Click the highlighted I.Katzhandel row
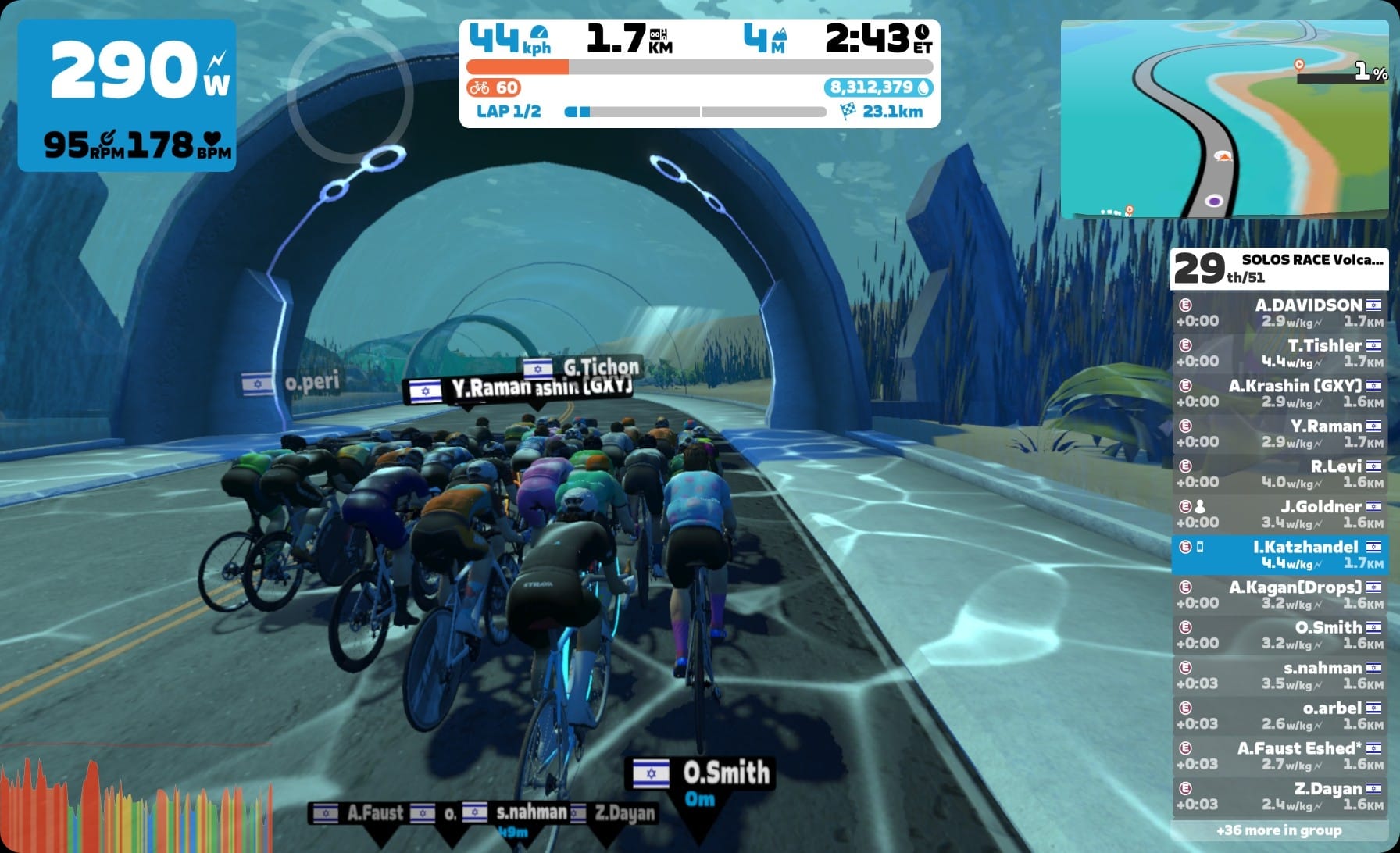The height and width of the screenshot is (853, 1400). pyautogui.click(x=1279, y=555)
